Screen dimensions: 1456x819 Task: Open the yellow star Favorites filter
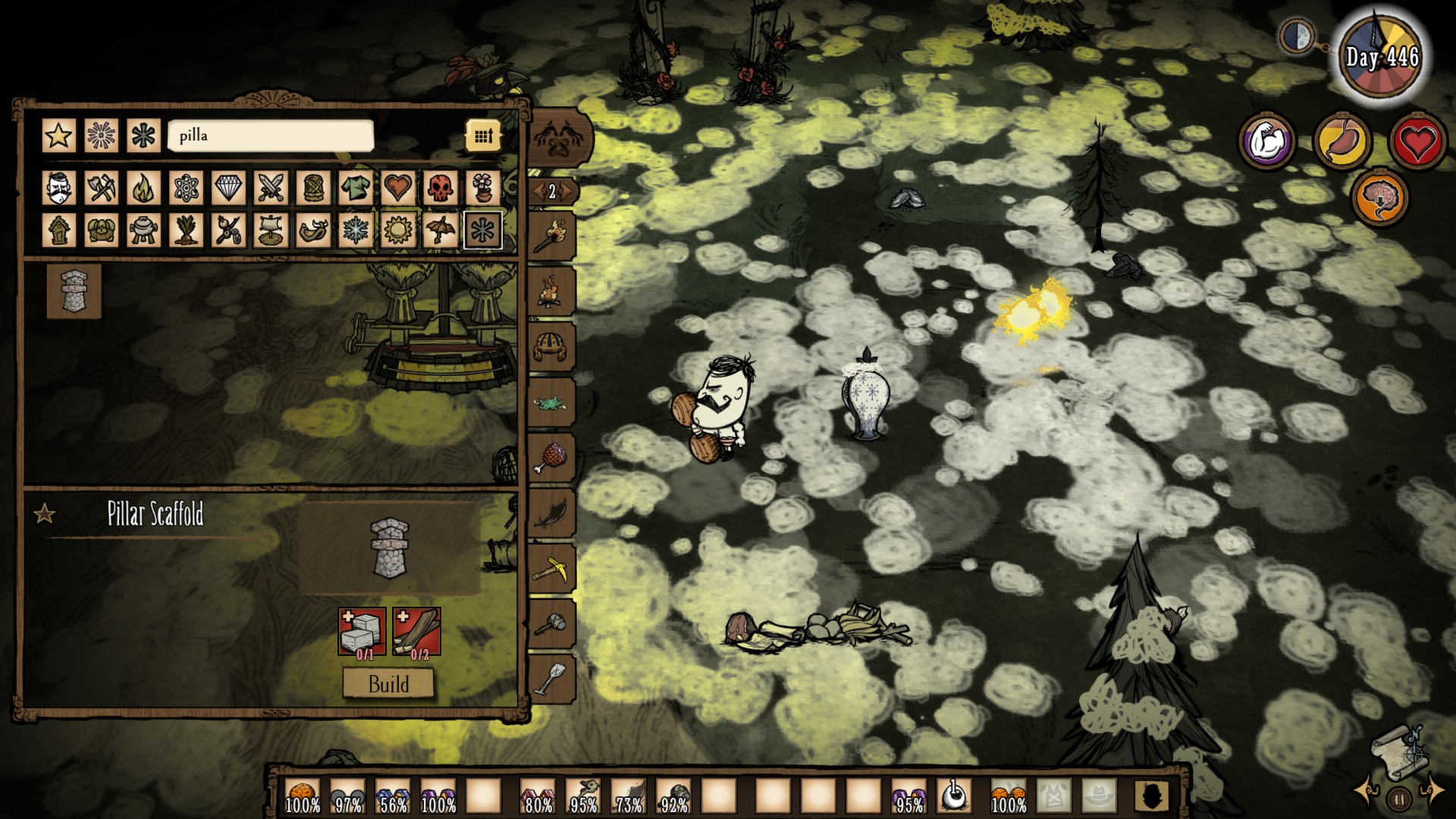[59, 136]
